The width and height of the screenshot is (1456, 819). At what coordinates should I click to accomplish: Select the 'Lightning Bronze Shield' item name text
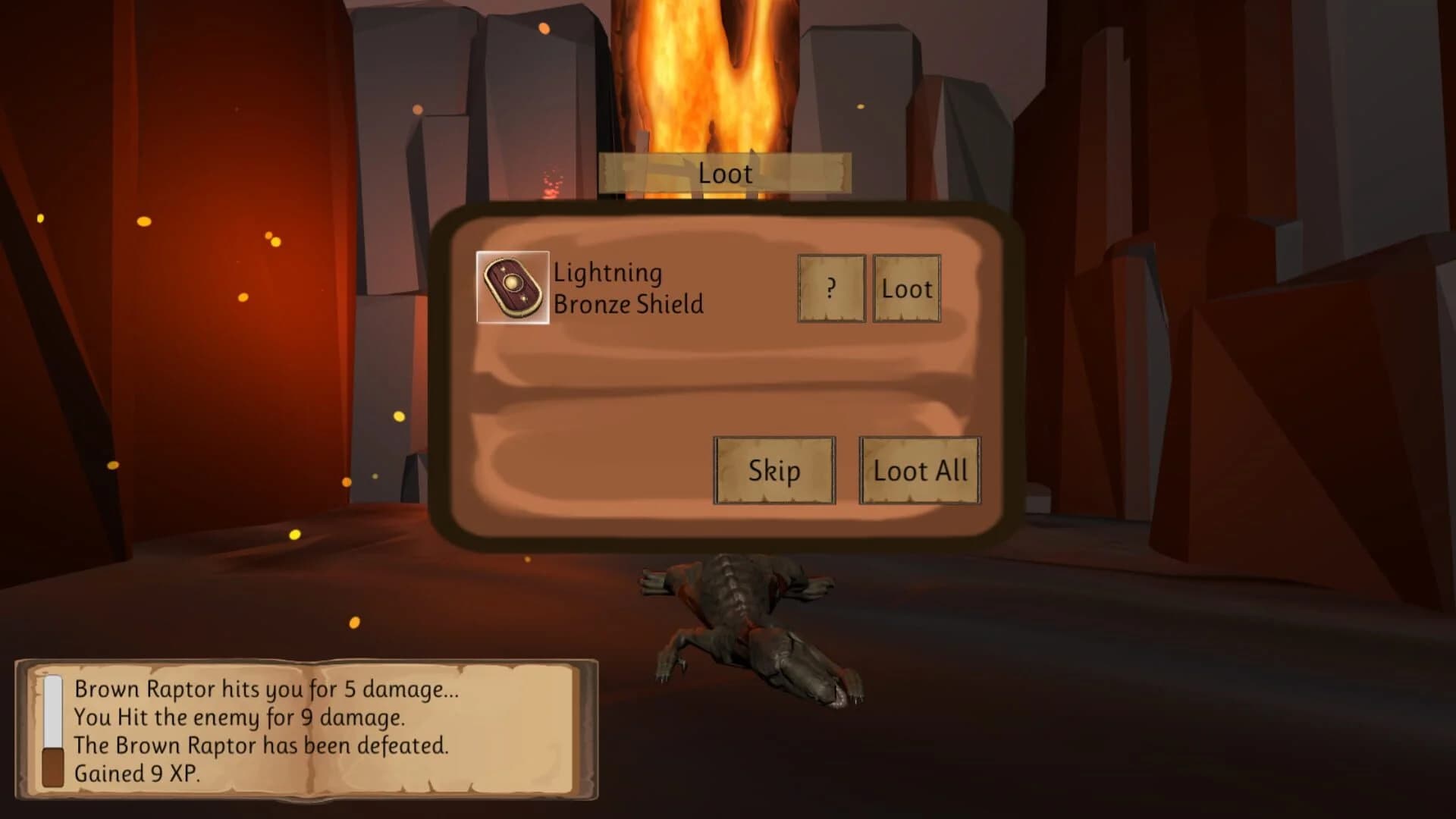tap(628, 289)
